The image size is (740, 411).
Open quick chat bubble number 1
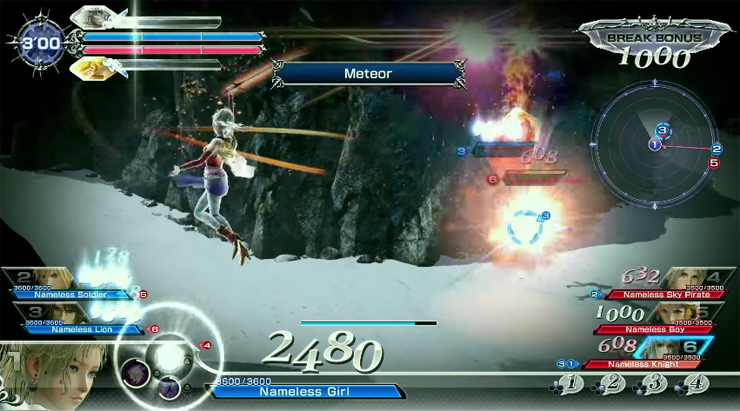coord(570,384)
